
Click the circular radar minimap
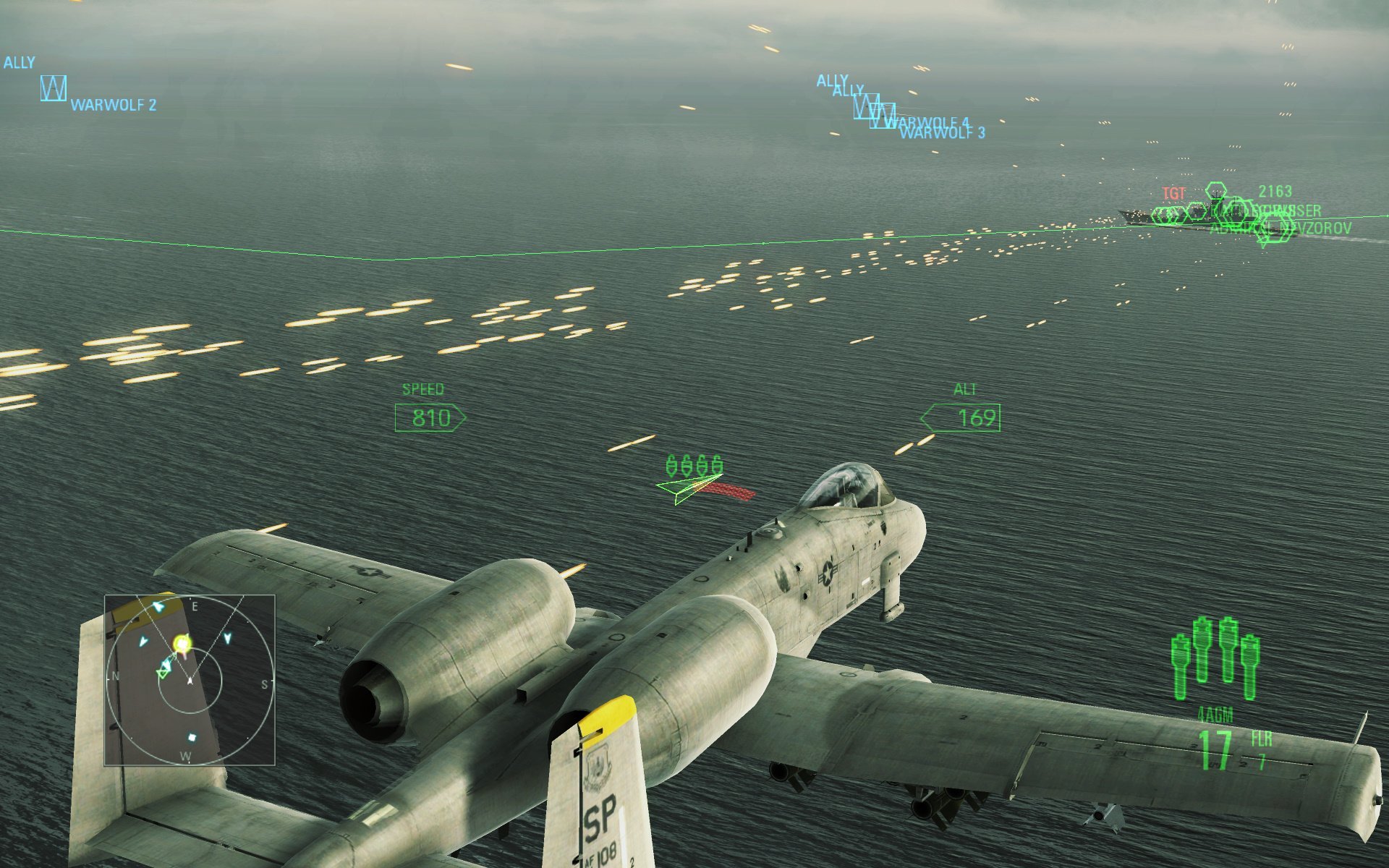[190, 680]
